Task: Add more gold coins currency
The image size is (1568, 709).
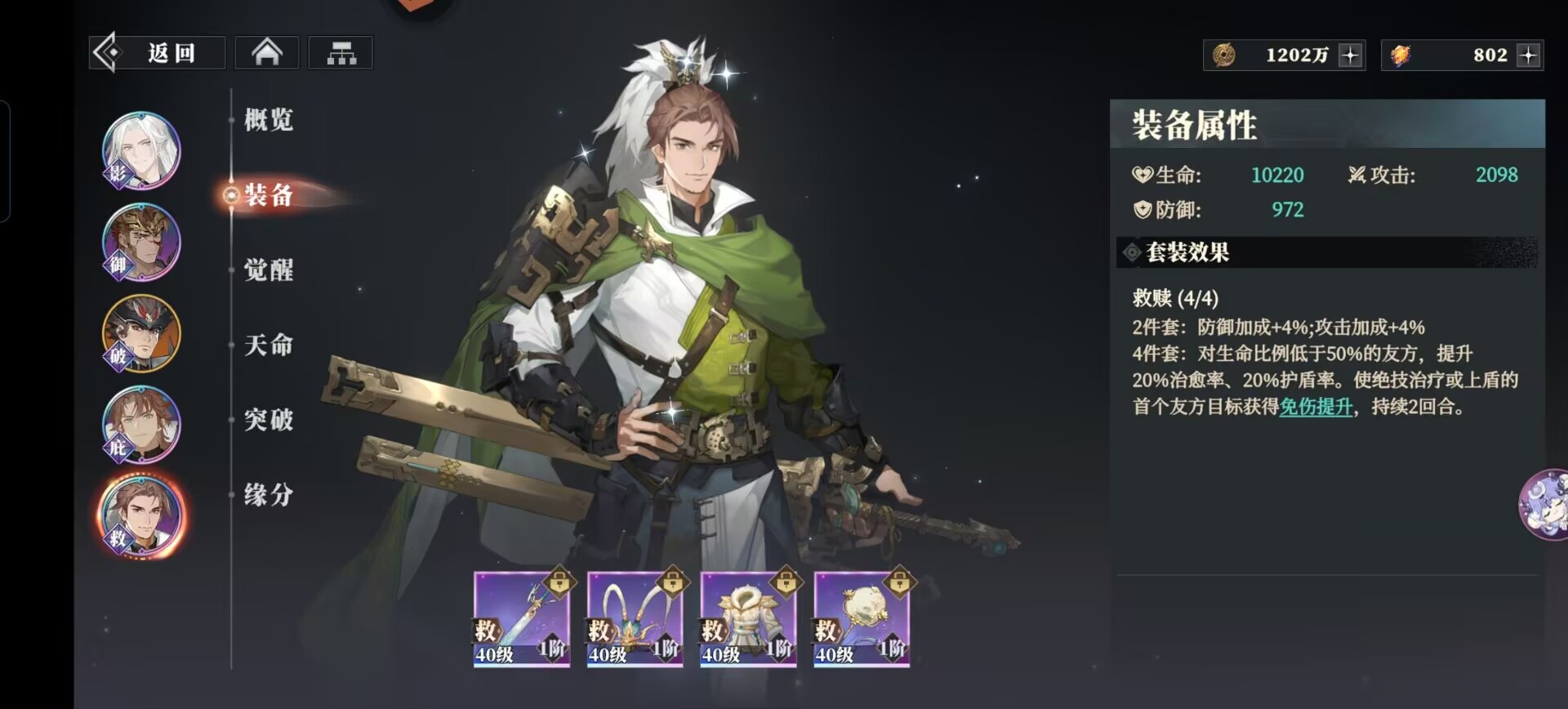Action: tap(1350, 56)
